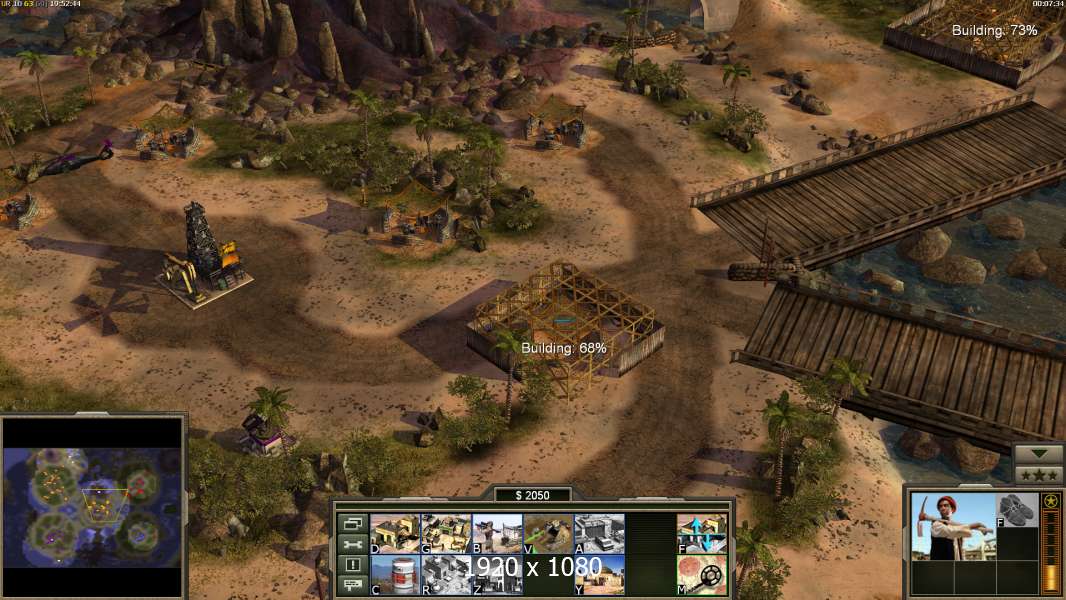Choose the compound building icon marked G

446,533
